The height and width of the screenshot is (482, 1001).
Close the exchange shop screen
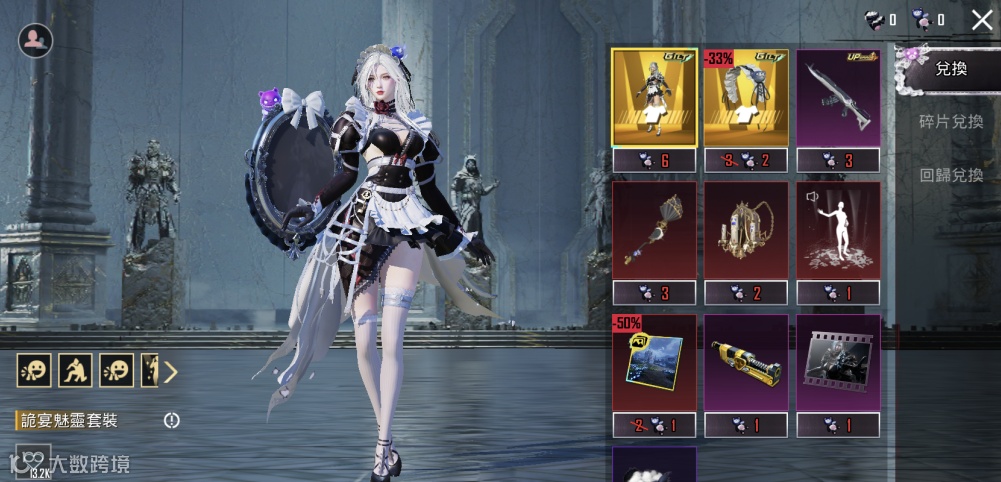(x=982, y=19)
